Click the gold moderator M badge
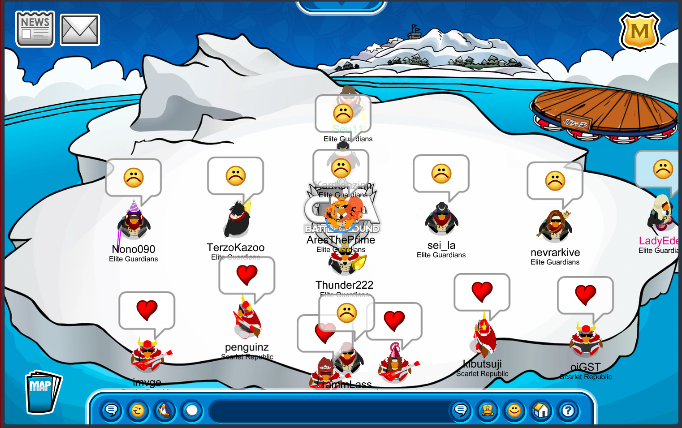Viewport: 682px width, 428px height. click(637, 32)
